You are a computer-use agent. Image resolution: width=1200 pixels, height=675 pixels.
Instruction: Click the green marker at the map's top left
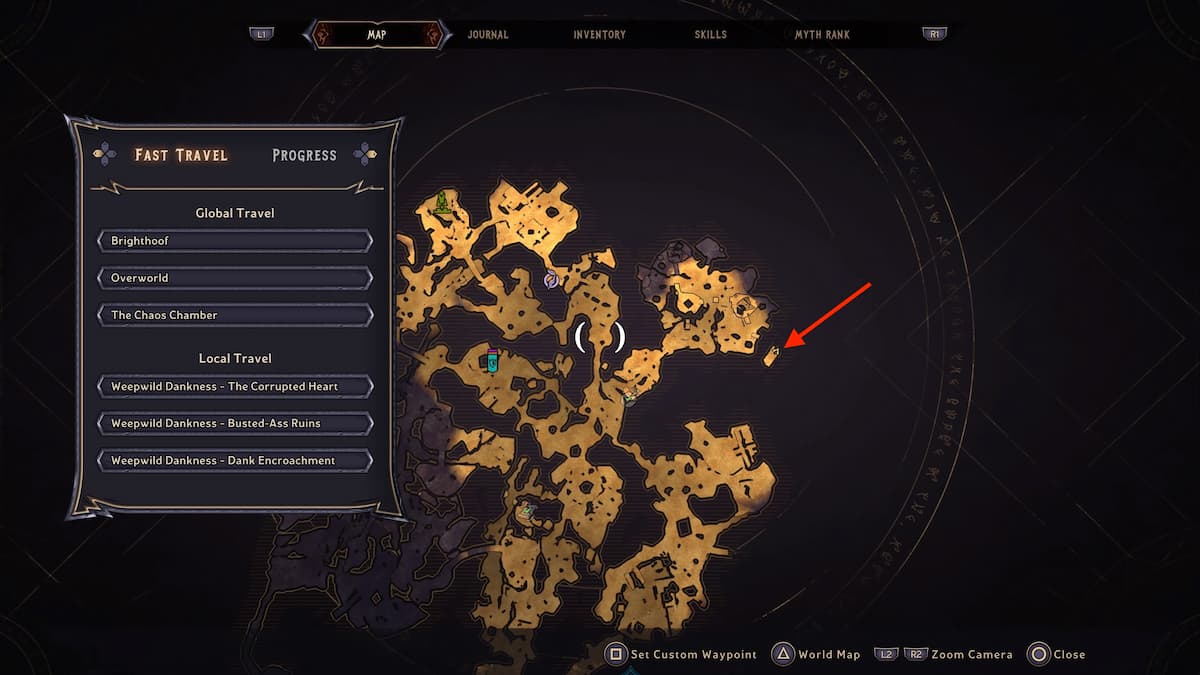441,204
